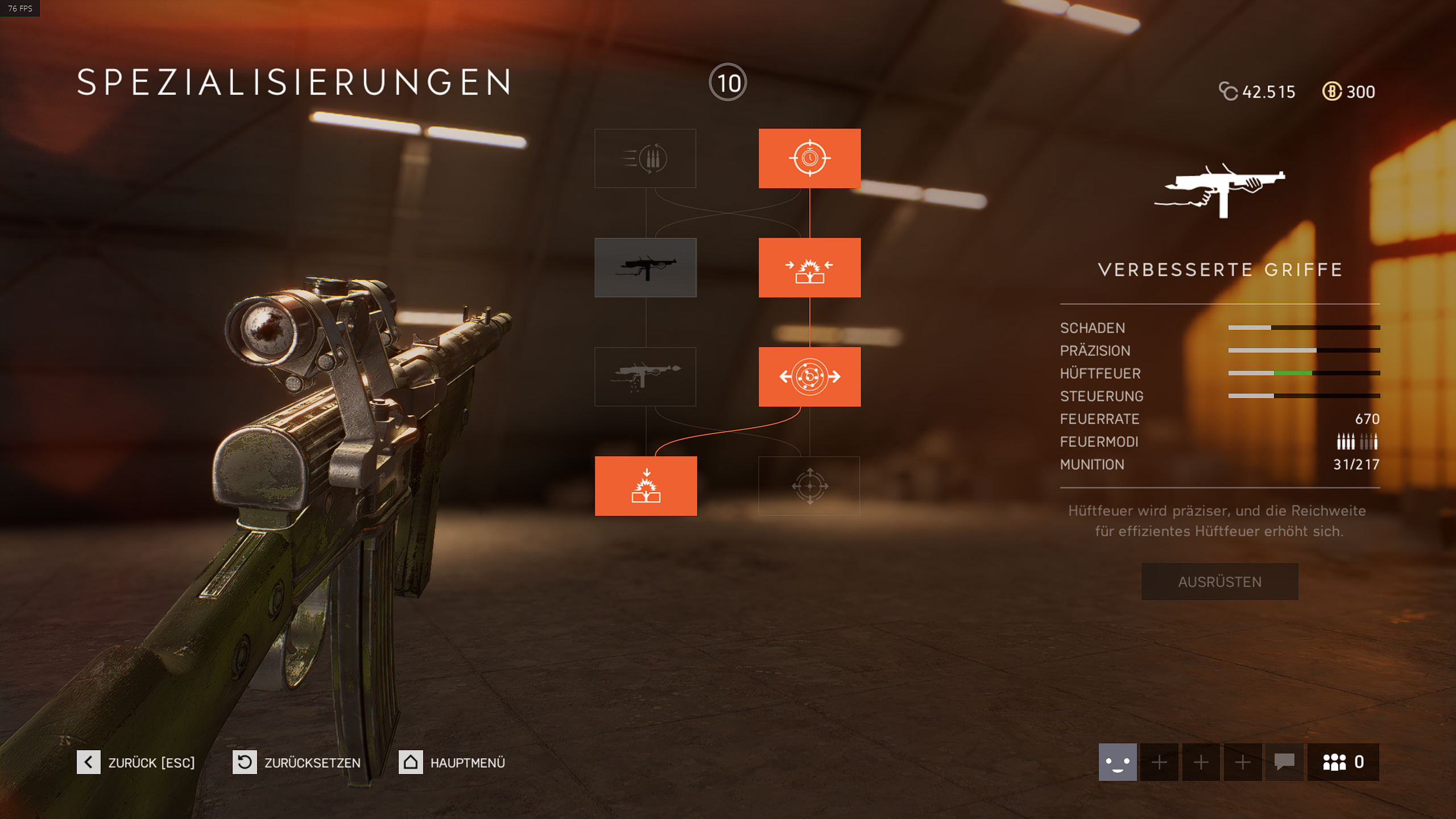Choose the circular target with side arrows
This screenshot has height=819, width=1456.
[809, 377]
